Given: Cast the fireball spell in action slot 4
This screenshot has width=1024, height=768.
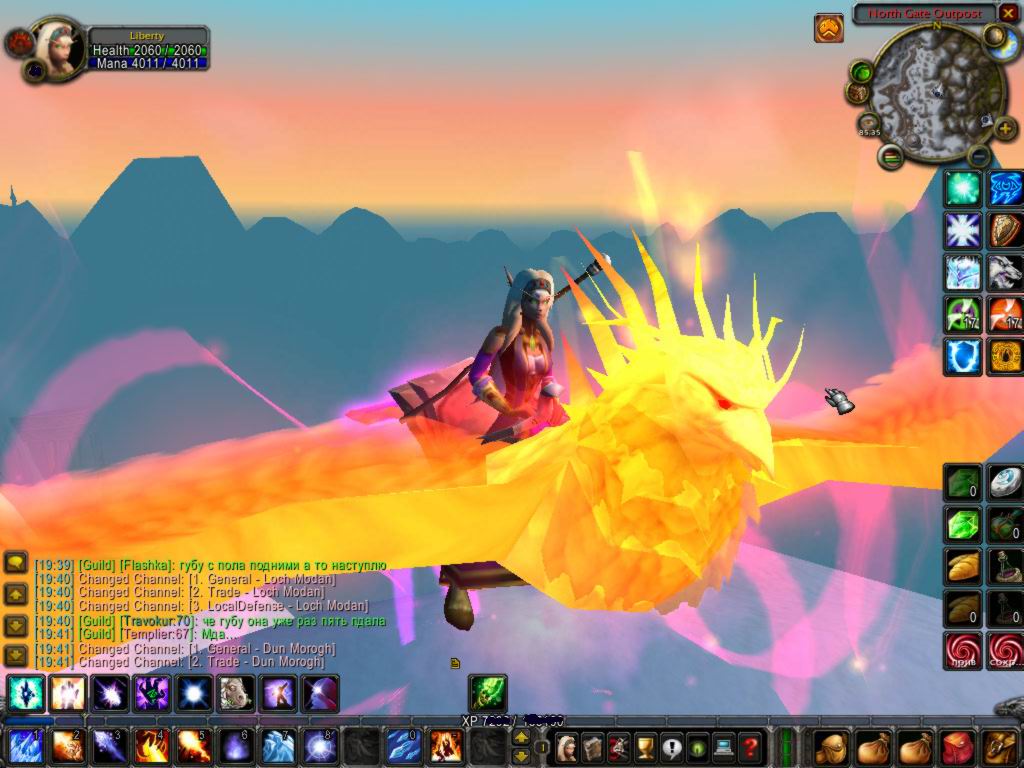Looking at the screenshot, I should (x=150, y=746).
